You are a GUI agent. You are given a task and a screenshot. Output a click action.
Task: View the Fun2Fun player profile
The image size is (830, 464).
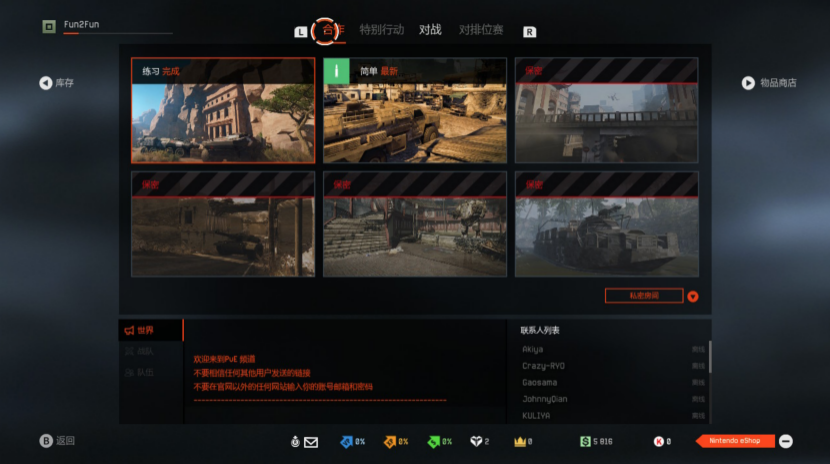click(x=80, y=25)
